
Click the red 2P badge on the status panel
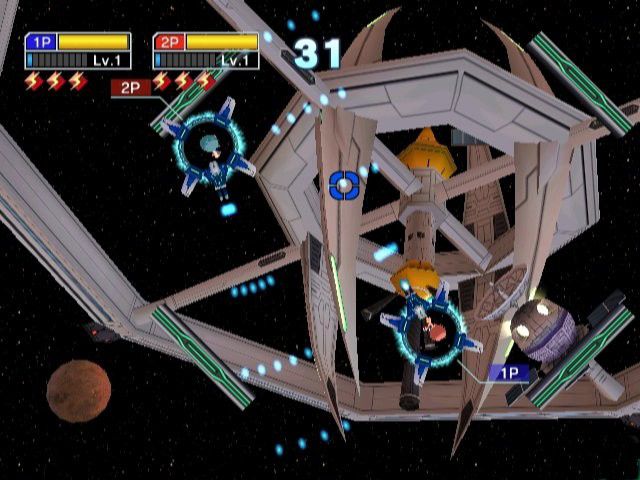168,42
